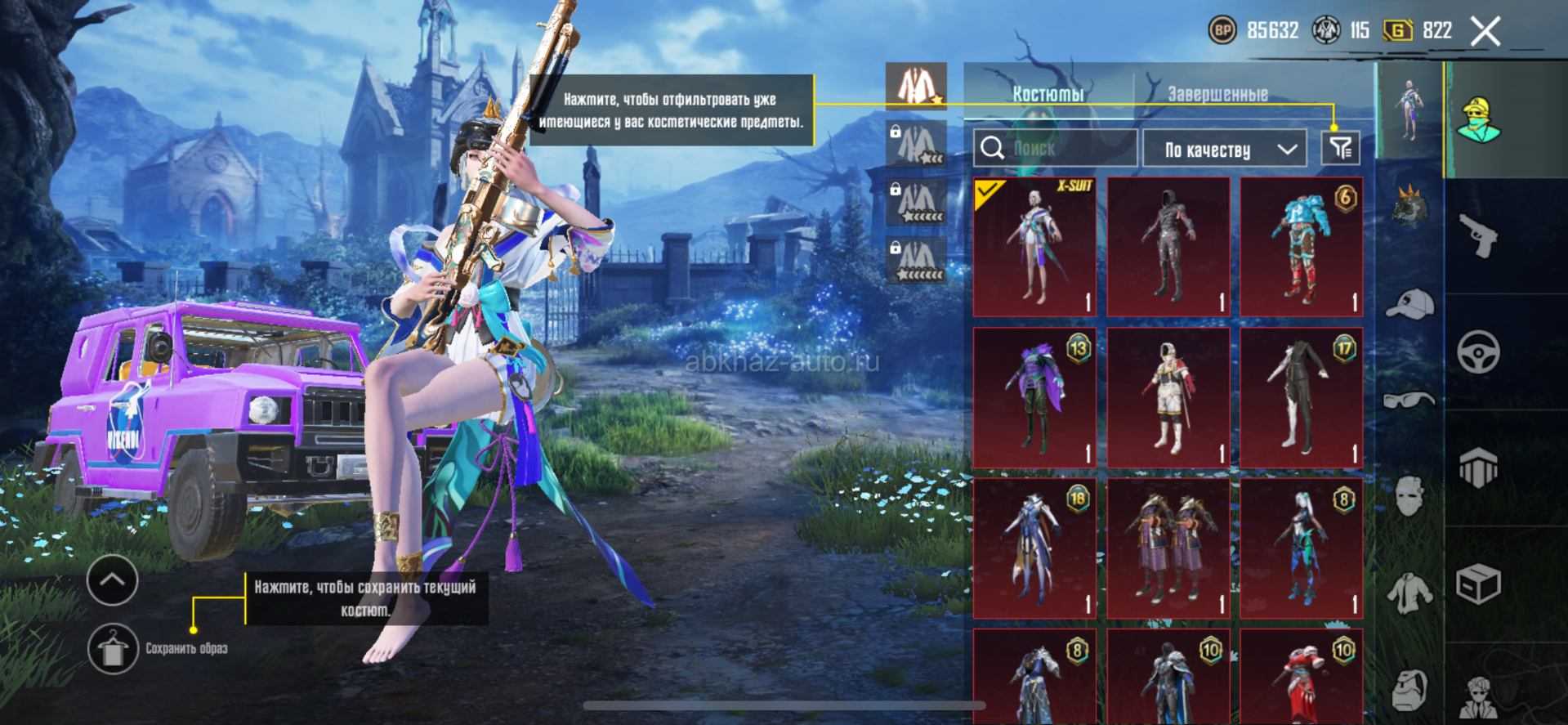The image size is (1568, 725).
Task: Close the inventory screen with the X
Action: click(1485, 32)
